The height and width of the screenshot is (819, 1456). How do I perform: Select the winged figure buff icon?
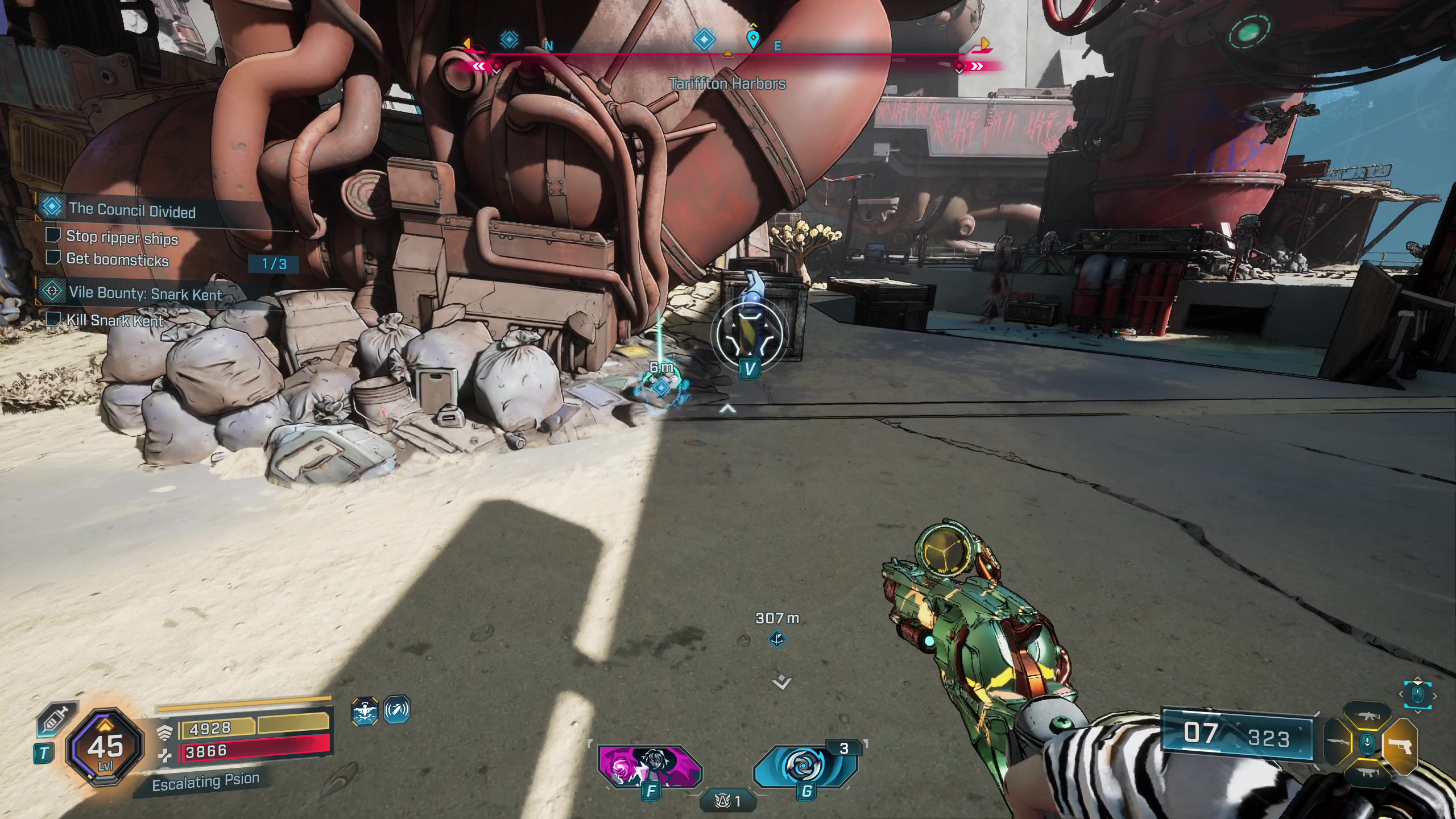[x=365, y=712]
